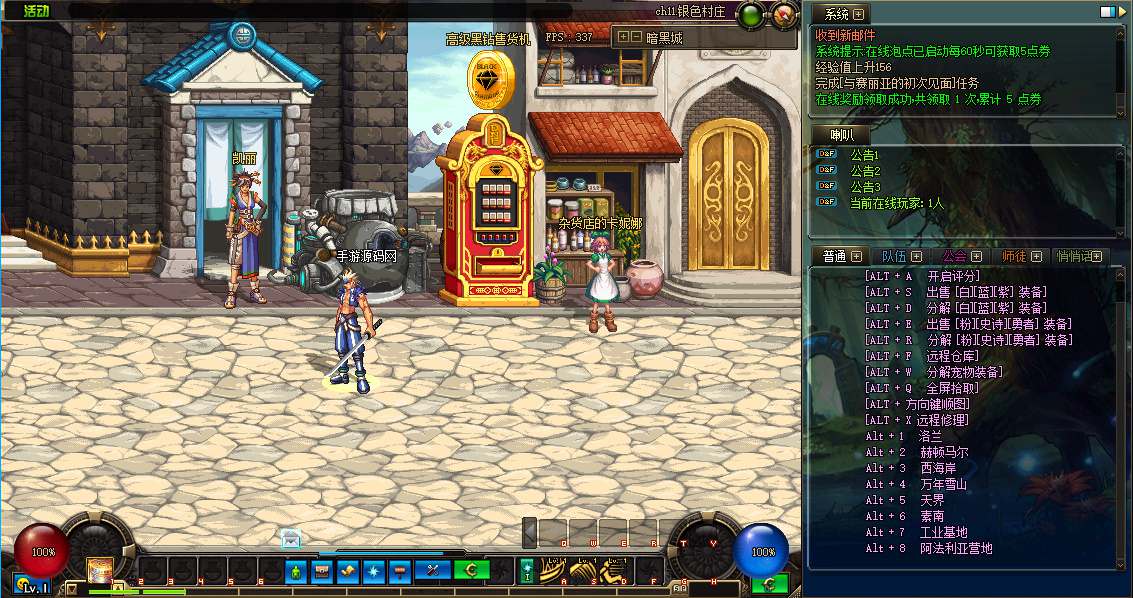
Task: Click the yellow arrow panel toggle
Action: (71, 589)
